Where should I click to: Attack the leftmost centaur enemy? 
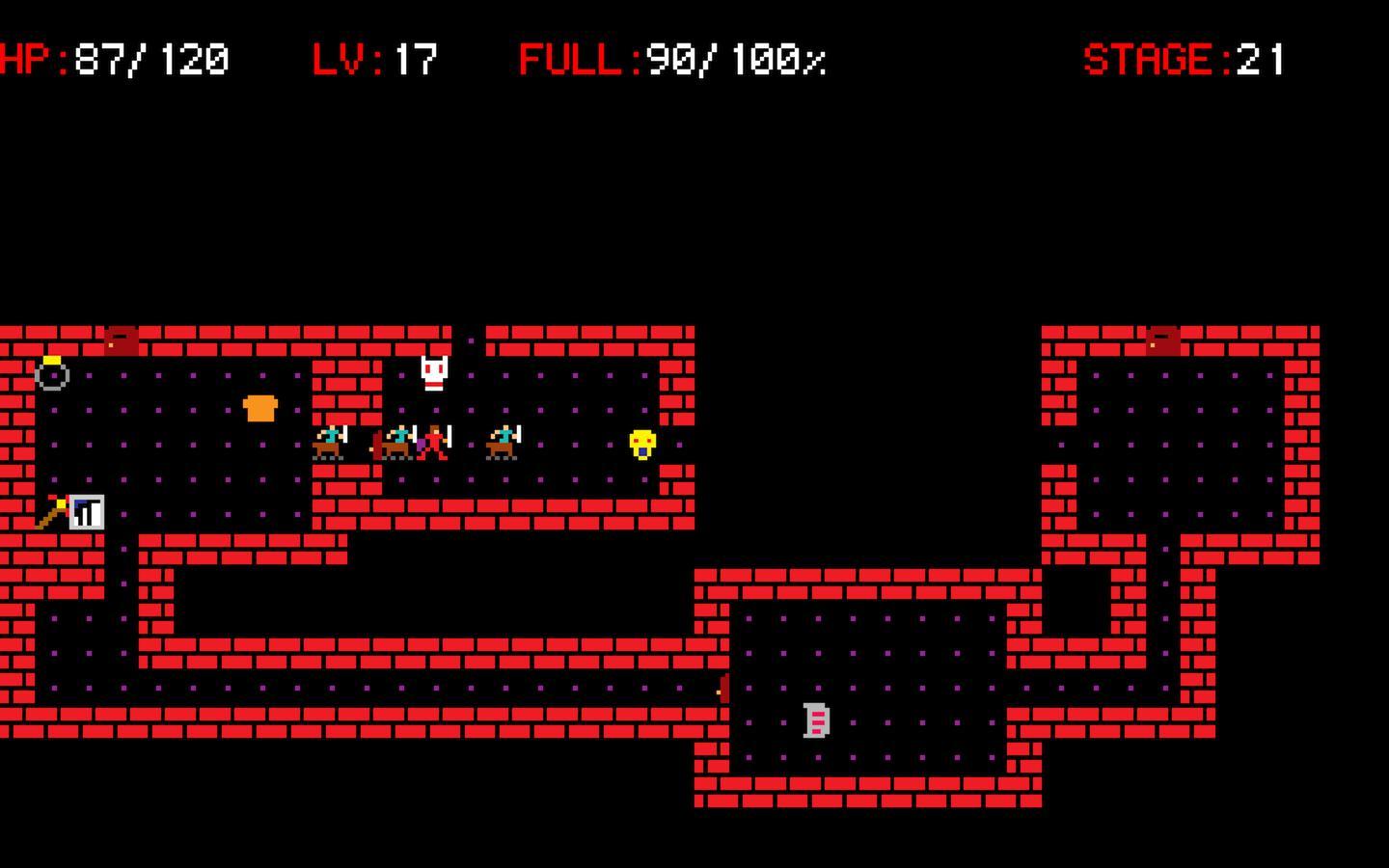tap(333, 442)
